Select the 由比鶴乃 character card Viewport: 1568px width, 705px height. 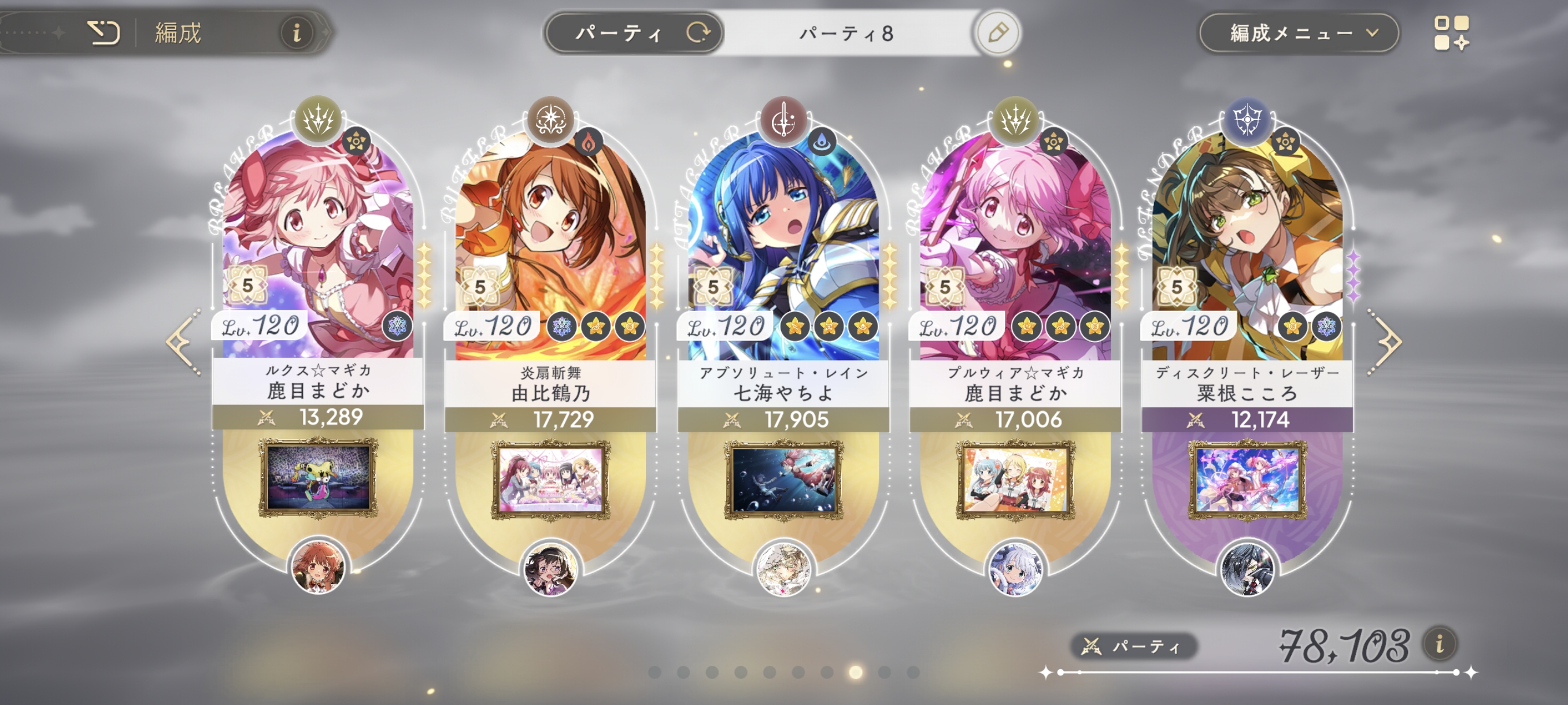point(550,243)
